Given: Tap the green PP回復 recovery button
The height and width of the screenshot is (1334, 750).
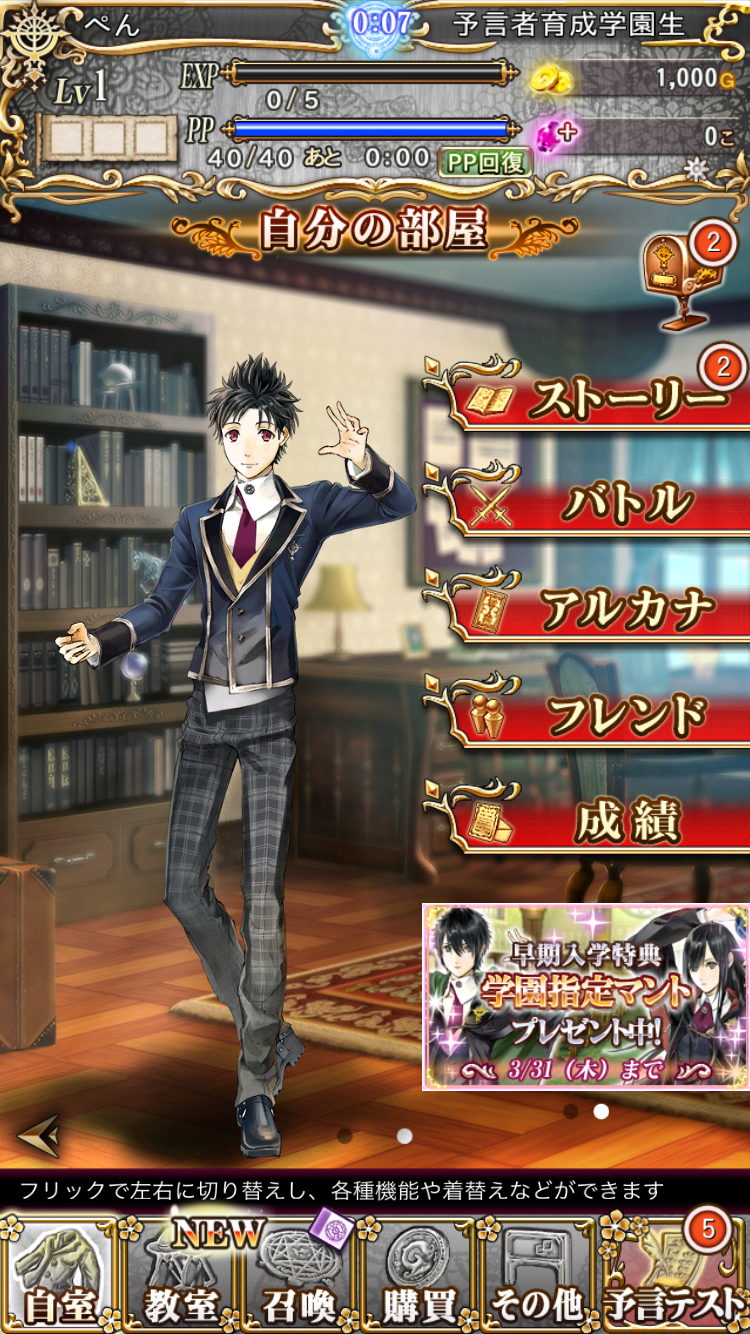Looking at the screenshot, I should (x=484, y=160).
